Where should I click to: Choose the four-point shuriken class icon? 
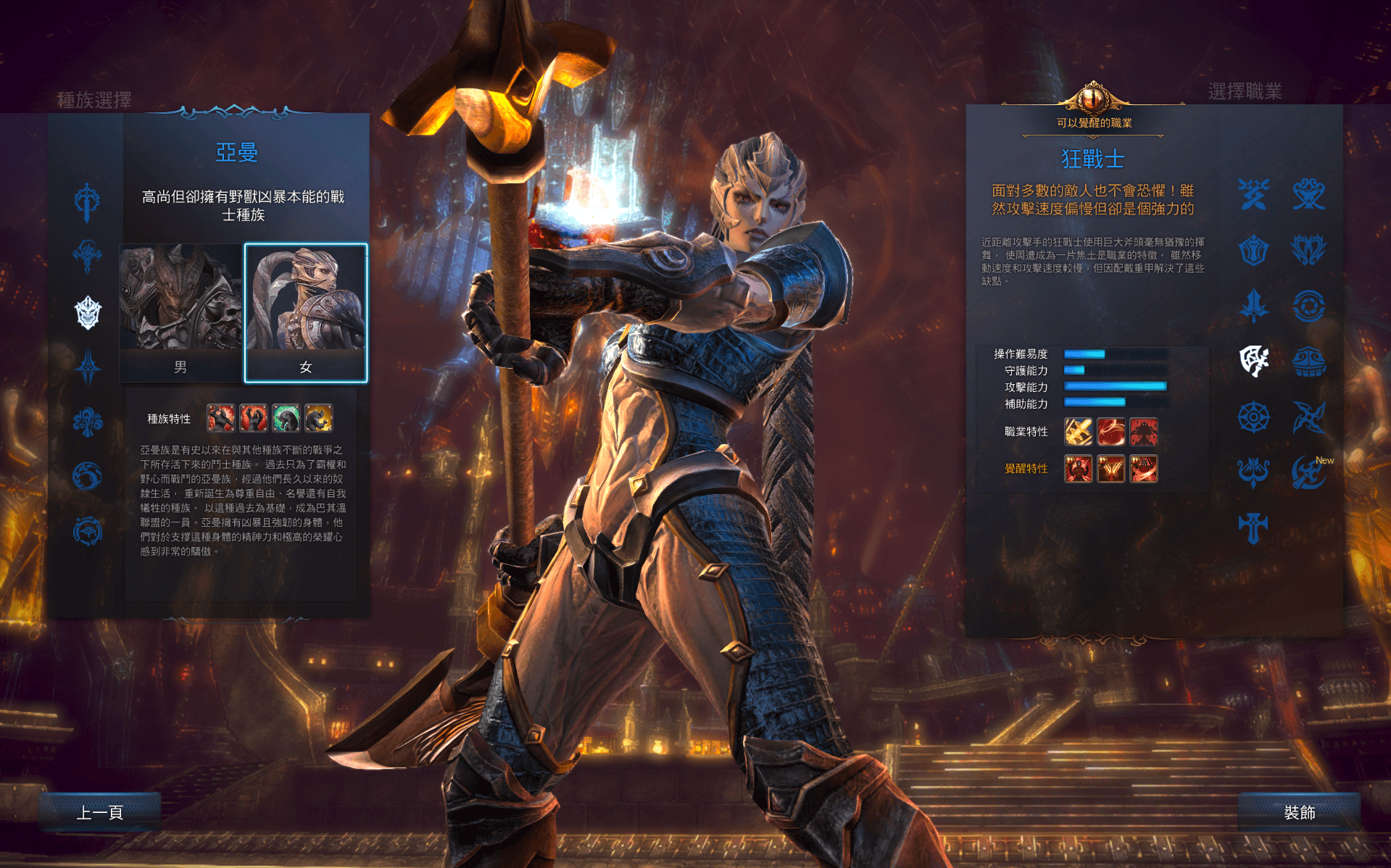pos(1308,417)
